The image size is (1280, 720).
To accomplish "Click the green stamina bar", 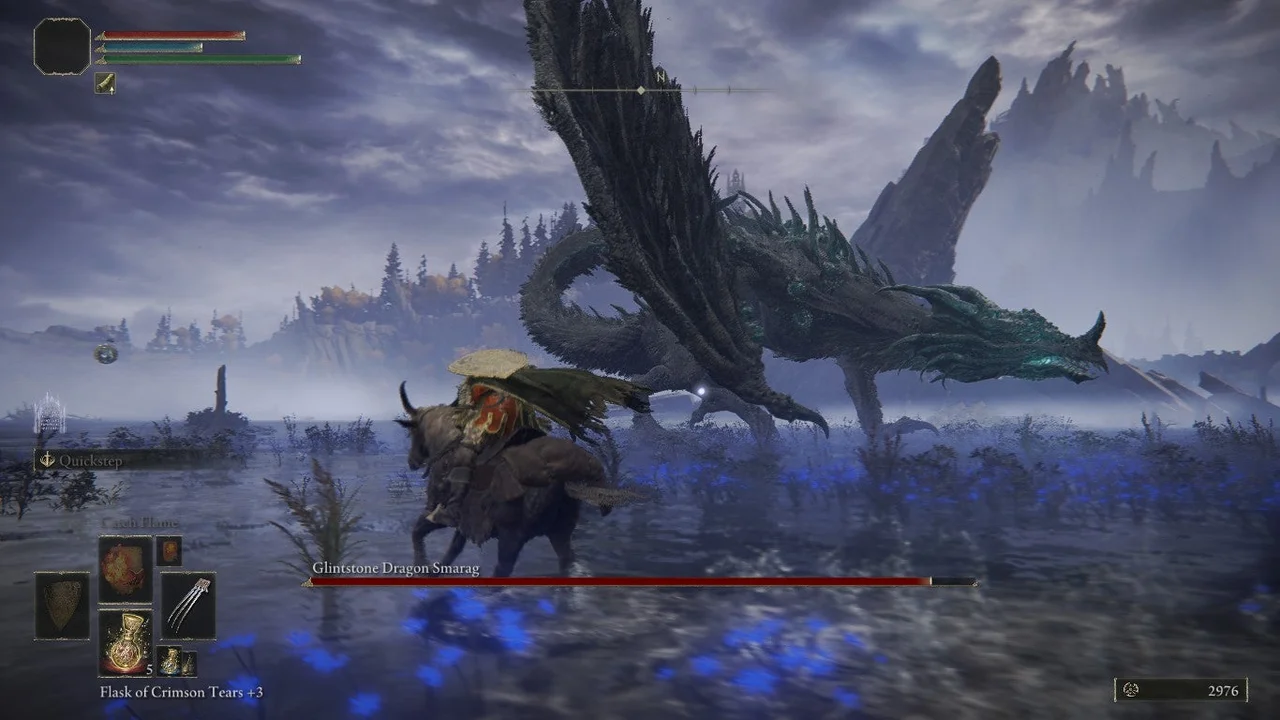I will pos(195,58).
